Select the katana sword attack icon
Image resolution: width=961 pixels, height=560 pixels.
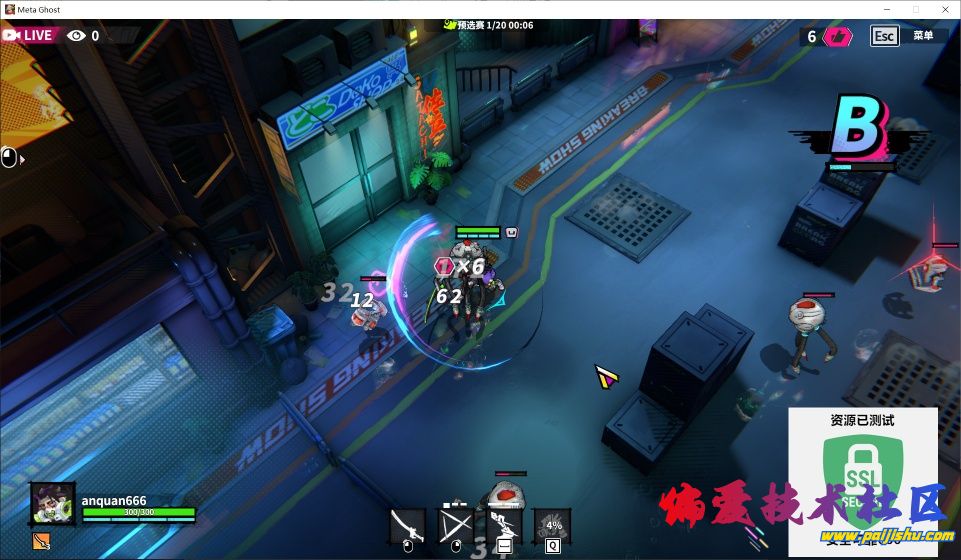[406, 523]
